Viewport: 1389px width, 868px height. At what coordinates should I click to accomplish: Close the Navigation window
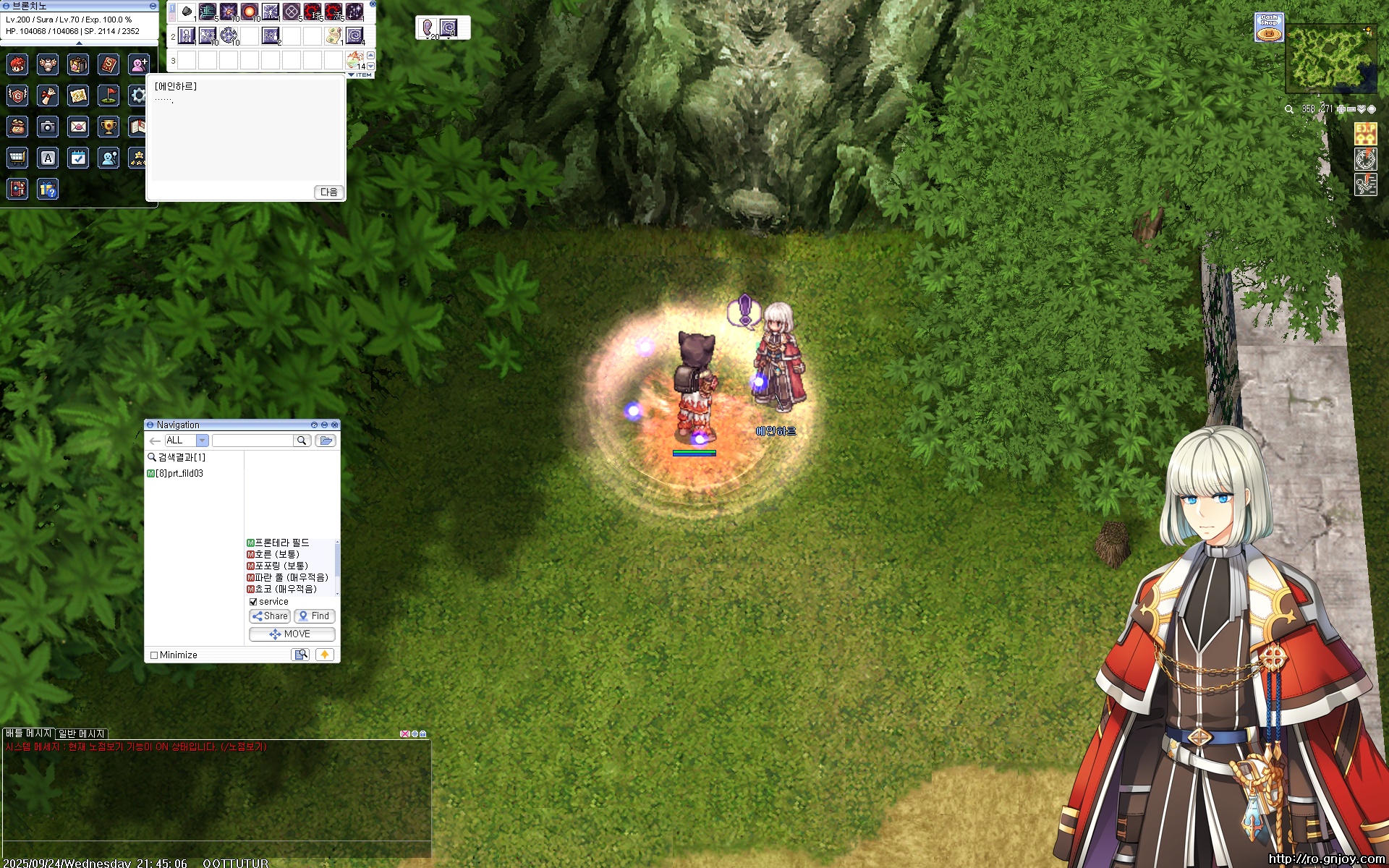coord(334,425)
